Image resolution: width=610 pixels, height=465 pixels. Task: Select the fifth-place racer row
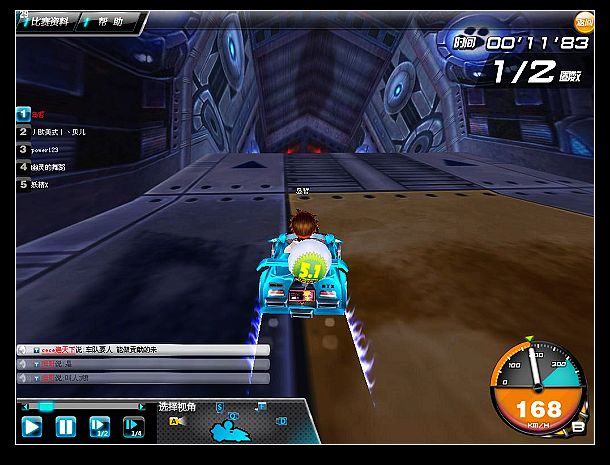[45, 185]
